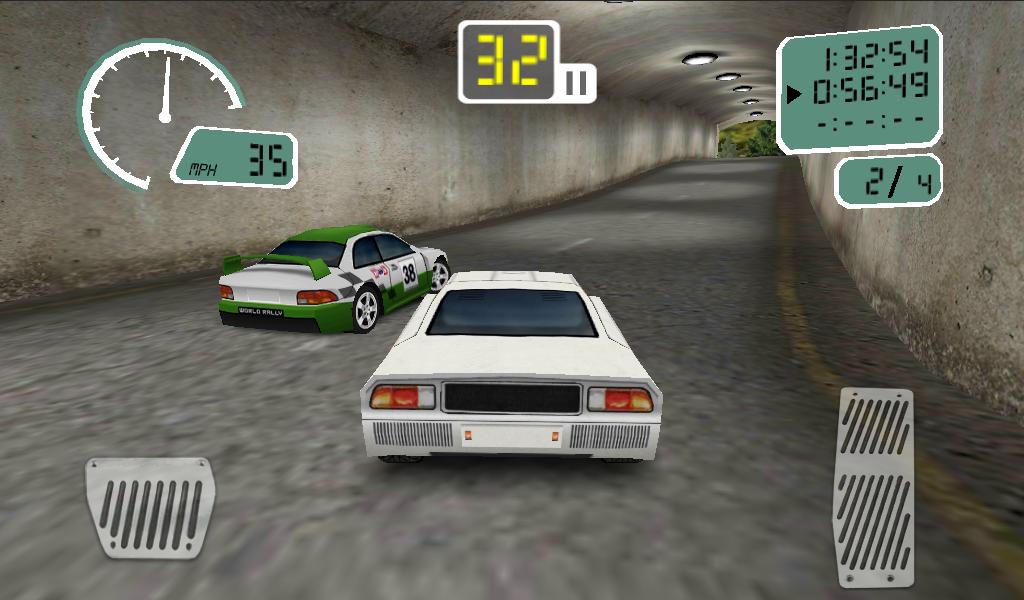The image size is (1024, 600).
Task: Step on the accelerator pedal
Action: pos(876,487)
